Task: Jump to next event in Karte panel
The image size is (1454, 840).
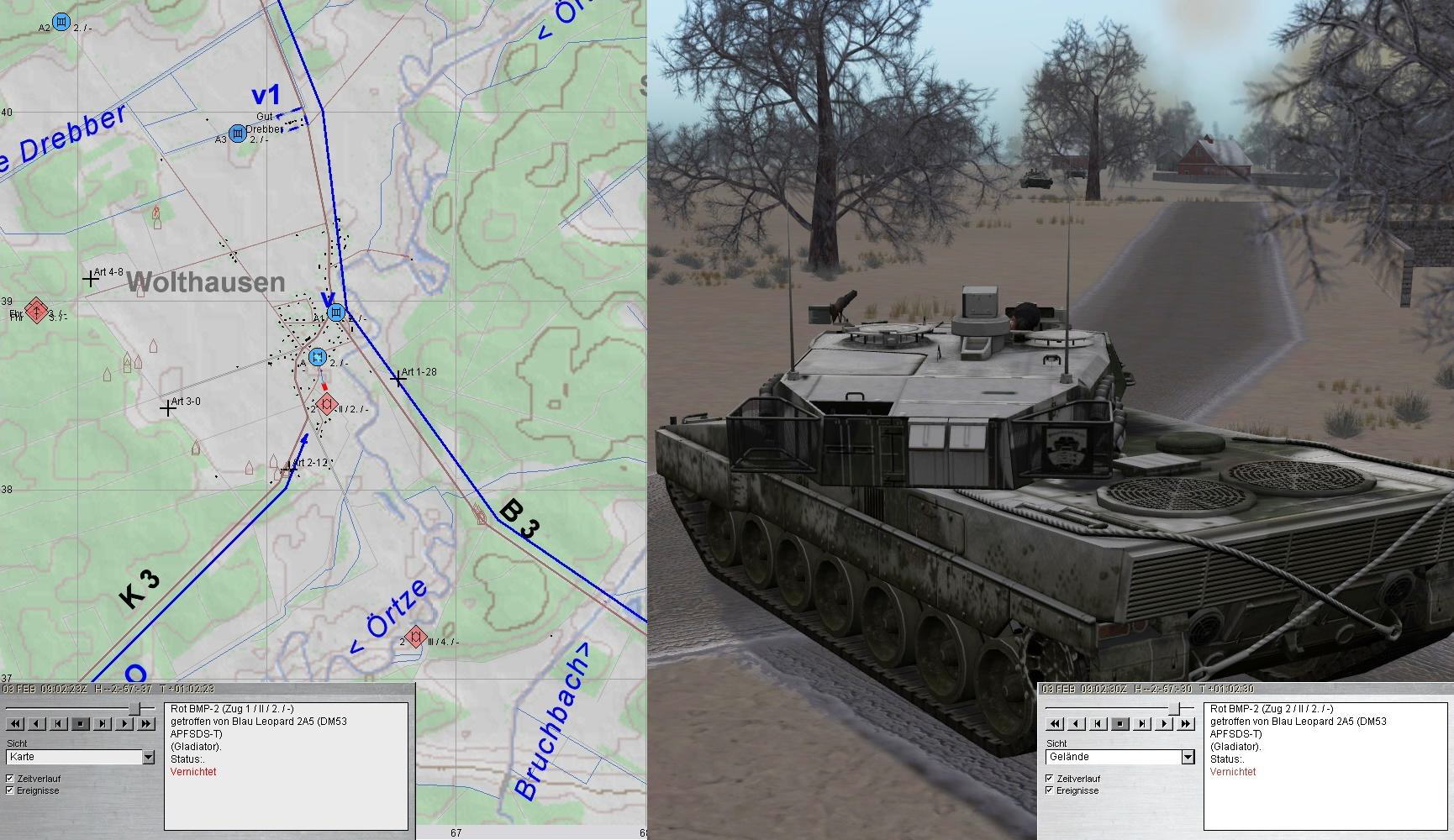Action: [x=103, y=723]
